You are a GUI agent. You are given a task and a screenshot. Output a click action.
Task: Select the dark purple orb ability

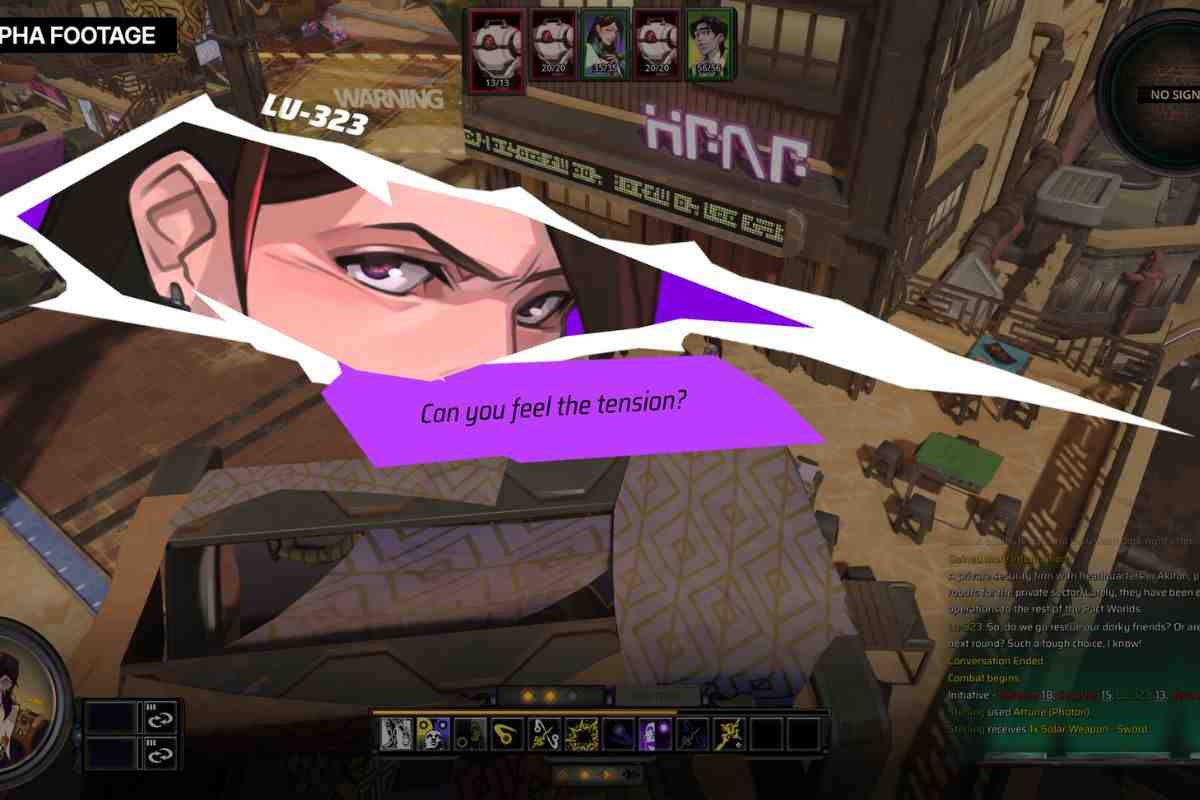click(x=618, y=733)
